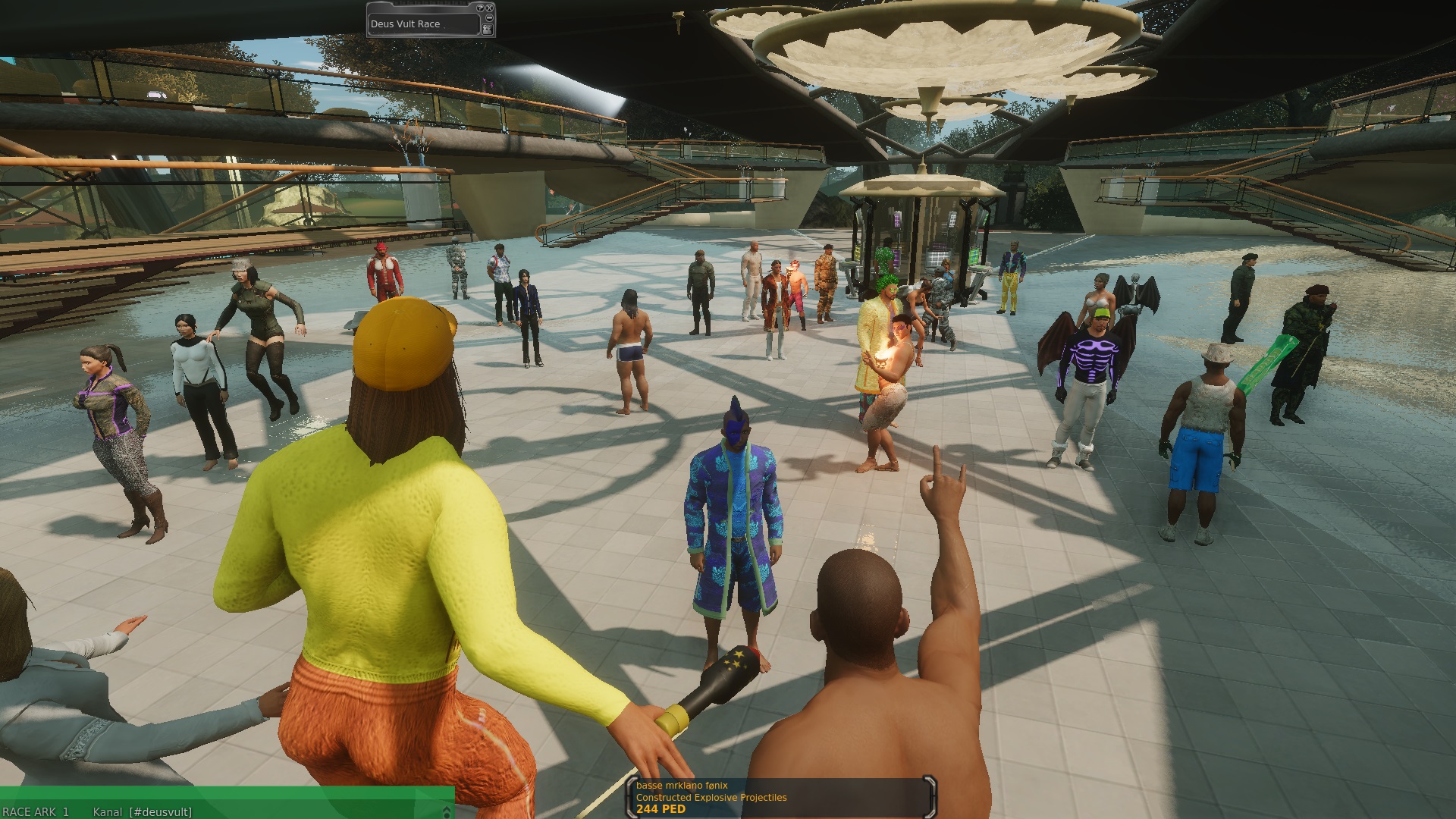Open the team members icon in the Deus Vult Race window
The height and width of the screenshot is (819, 1456).
[x=487, y=29]
